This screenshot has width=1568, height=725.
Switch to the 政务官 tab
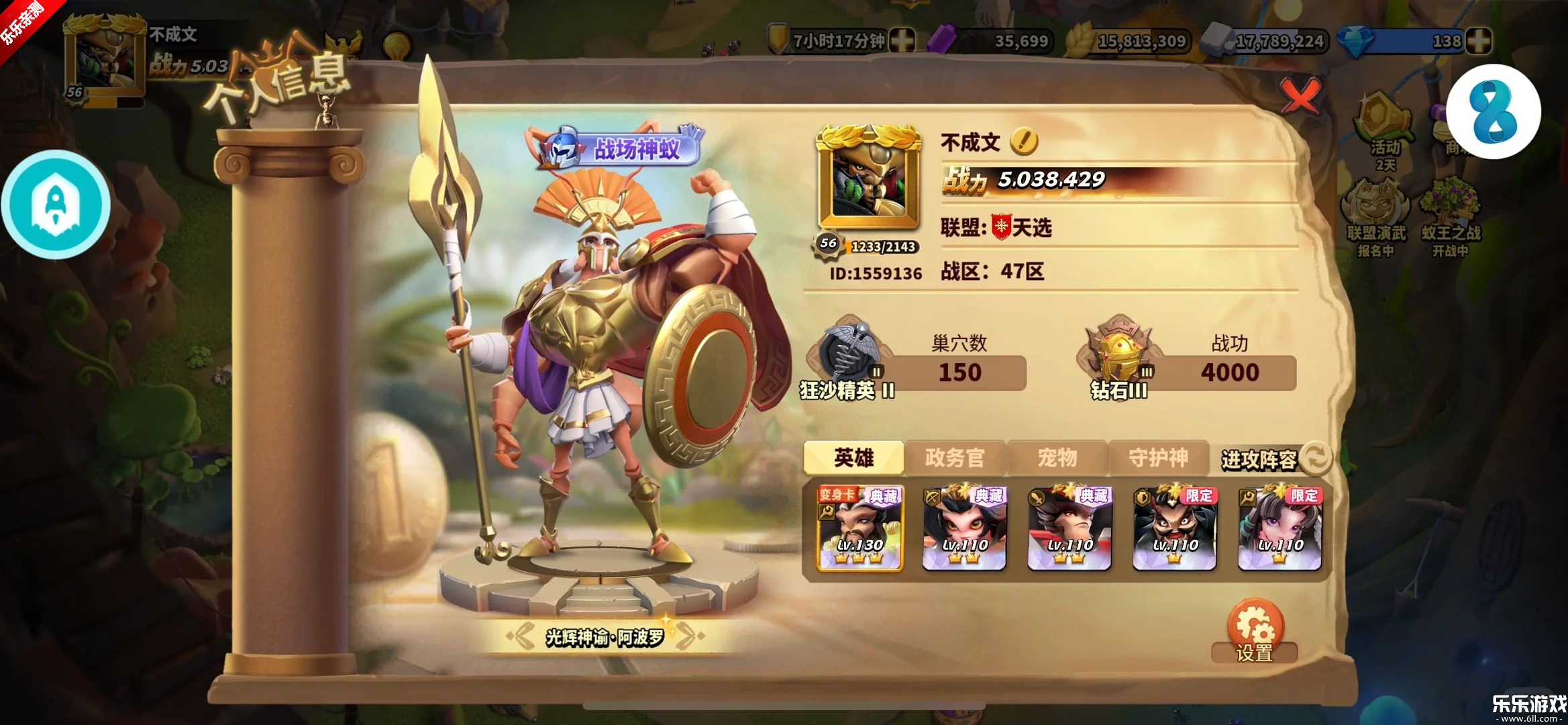pyautogui.click(x=955, y=458)
